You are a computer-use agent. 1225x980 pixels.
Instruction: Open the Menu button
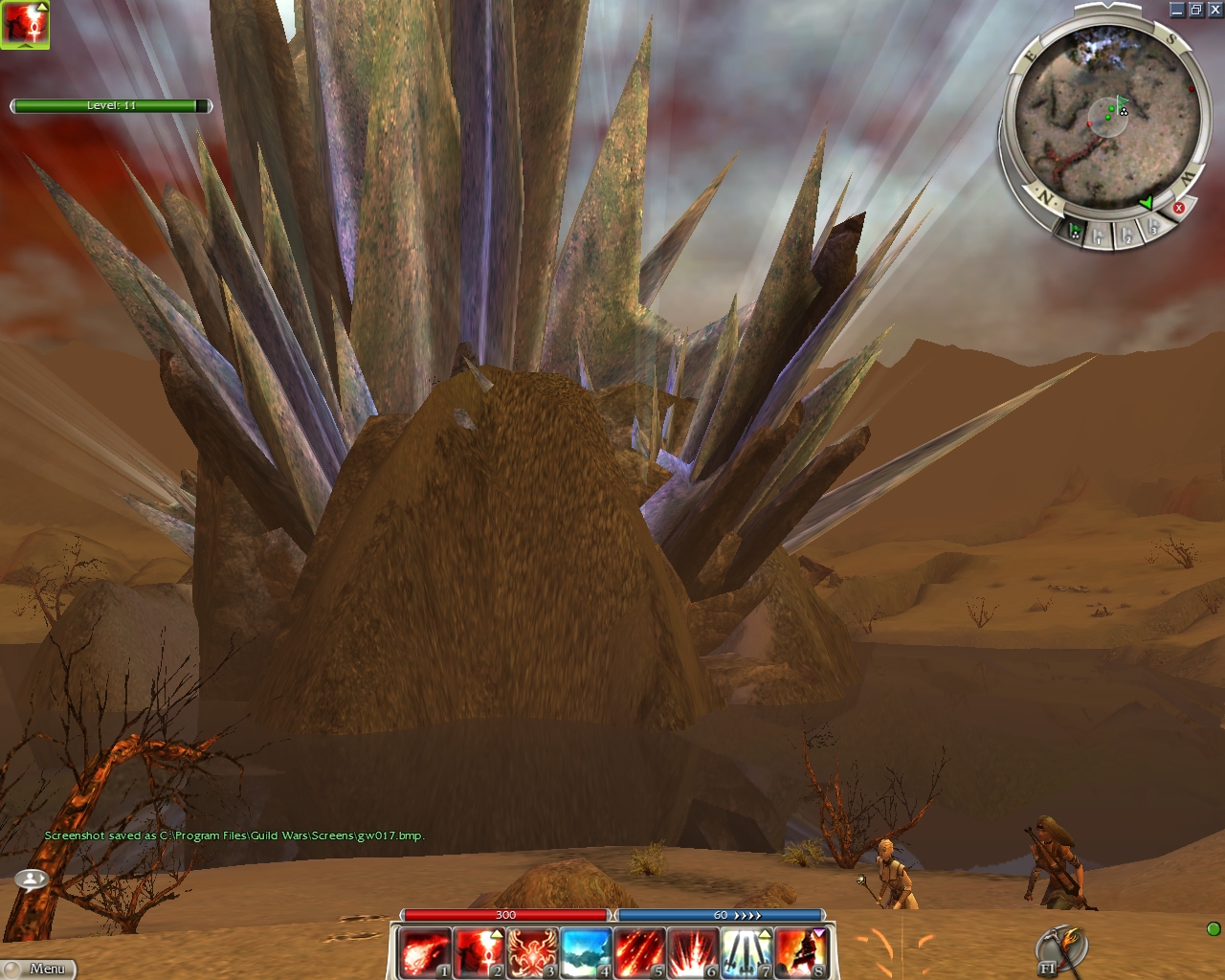click(38, 969)
